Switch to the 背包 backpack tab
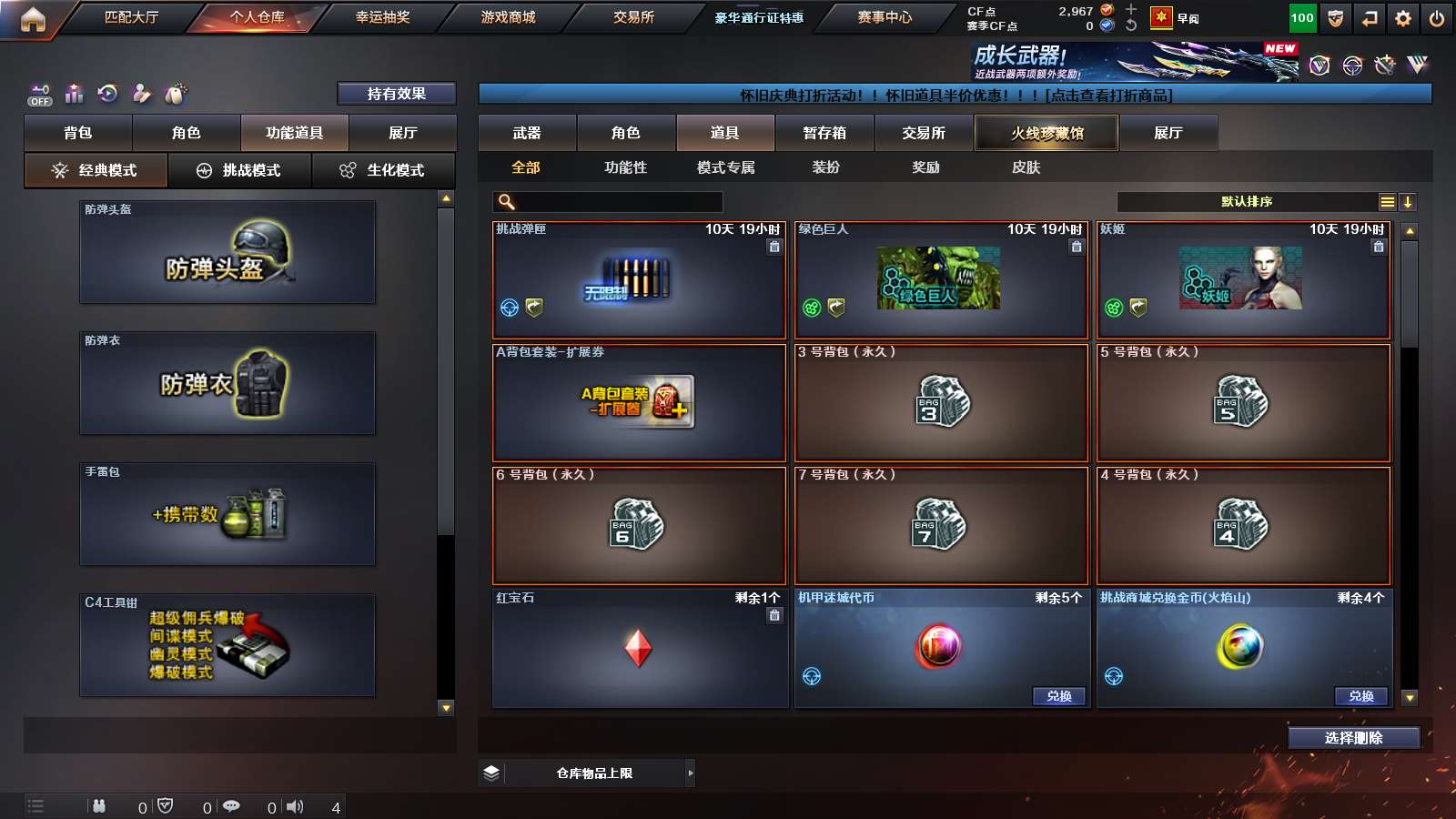This screenshot has width=1456, height=819. [x=78, y=133]
